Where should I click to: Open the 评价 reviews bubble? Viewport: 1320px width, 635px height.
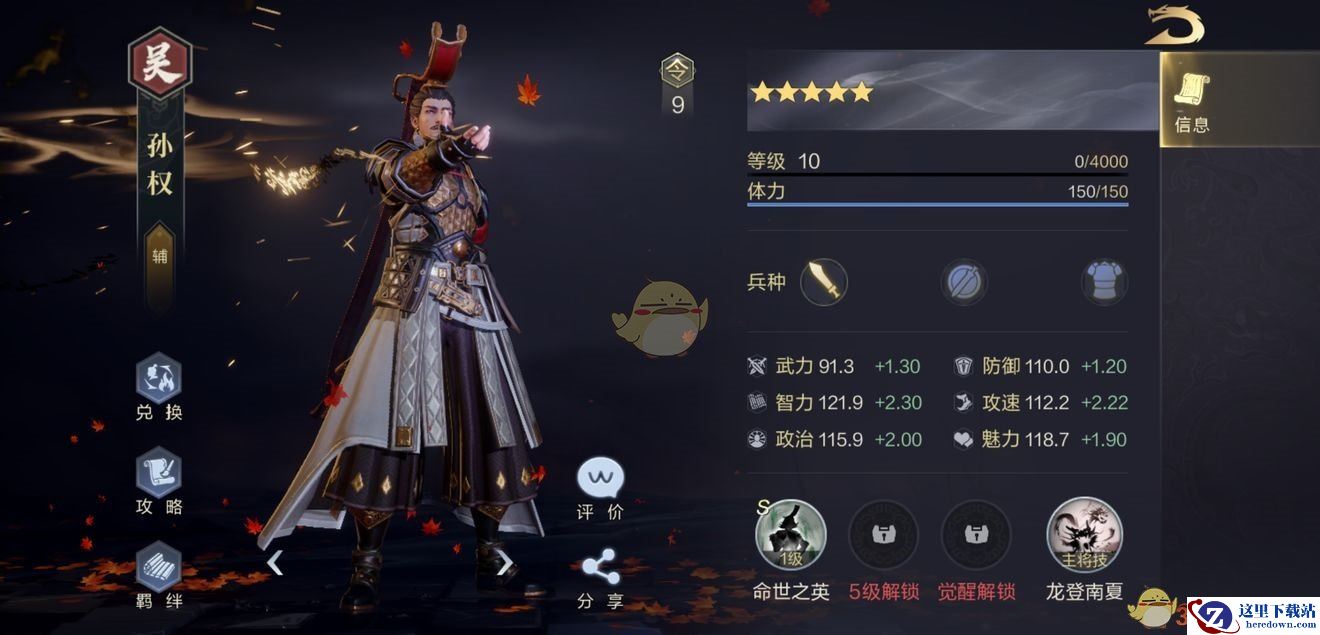pos(600,489)
